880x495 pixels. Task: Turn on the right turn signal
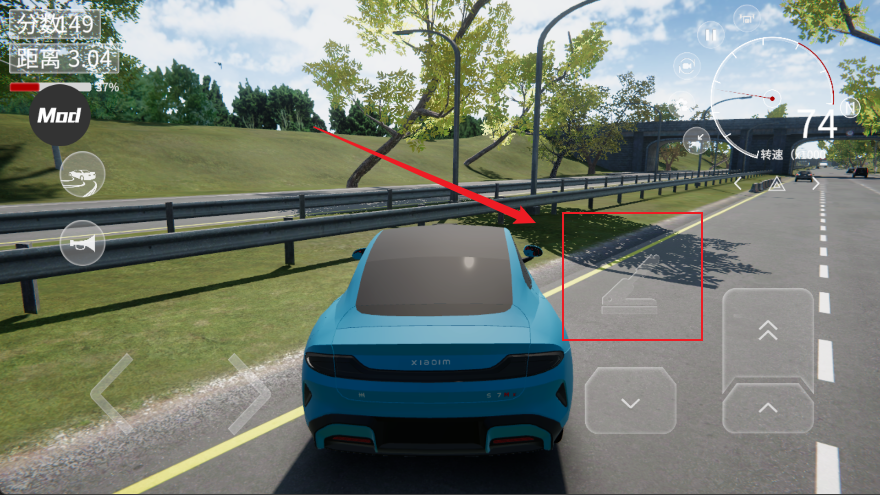pos(815,184)
